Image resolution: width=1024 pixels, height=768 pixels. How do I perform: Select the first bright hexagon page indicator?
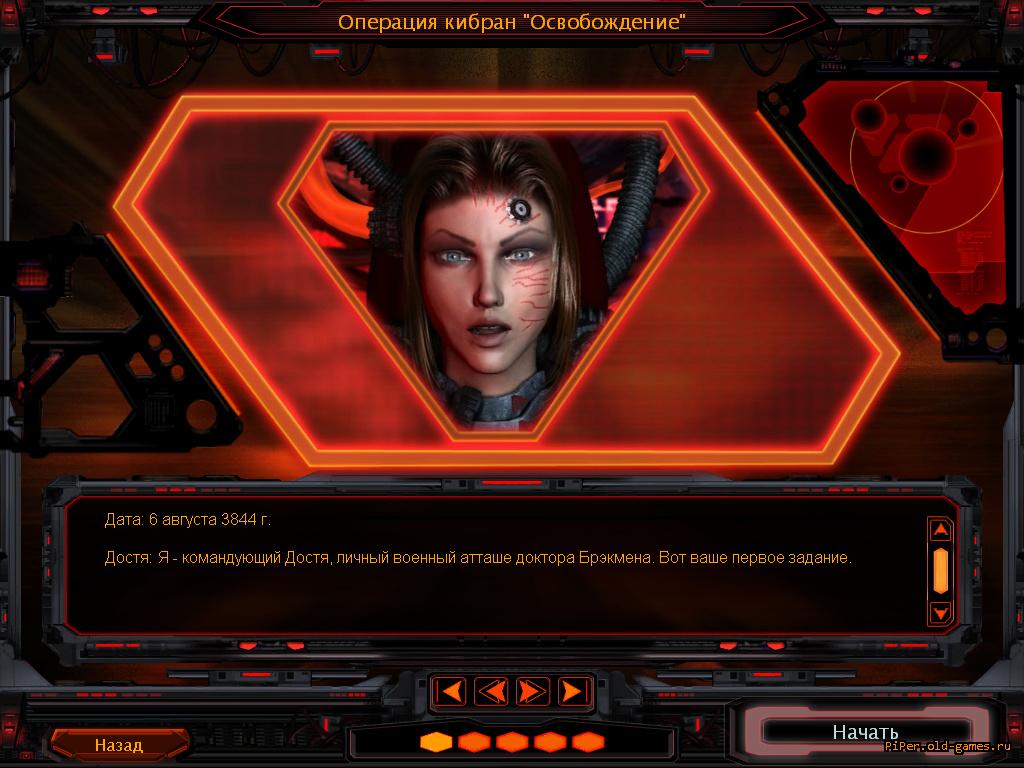click(x=436, y=742)
